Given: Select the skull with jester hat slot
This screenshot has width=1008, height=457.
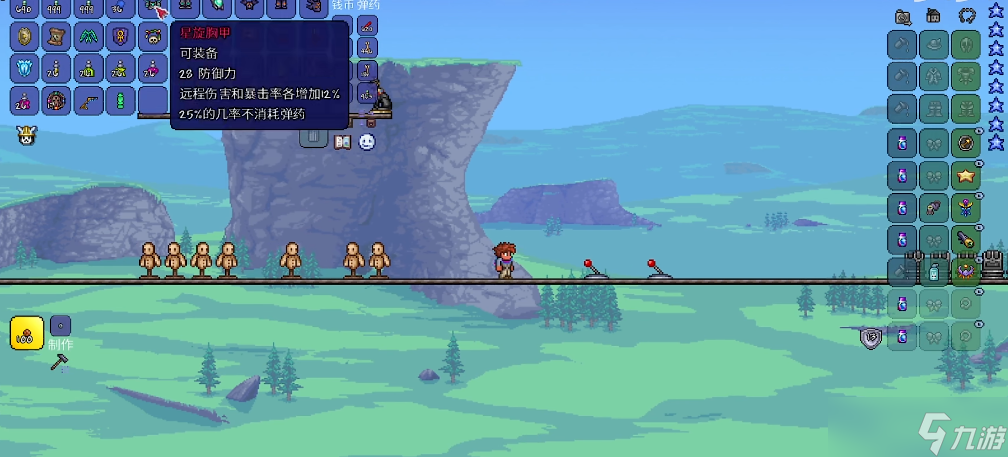Looking at the screenshot, I should coord(153,38).
